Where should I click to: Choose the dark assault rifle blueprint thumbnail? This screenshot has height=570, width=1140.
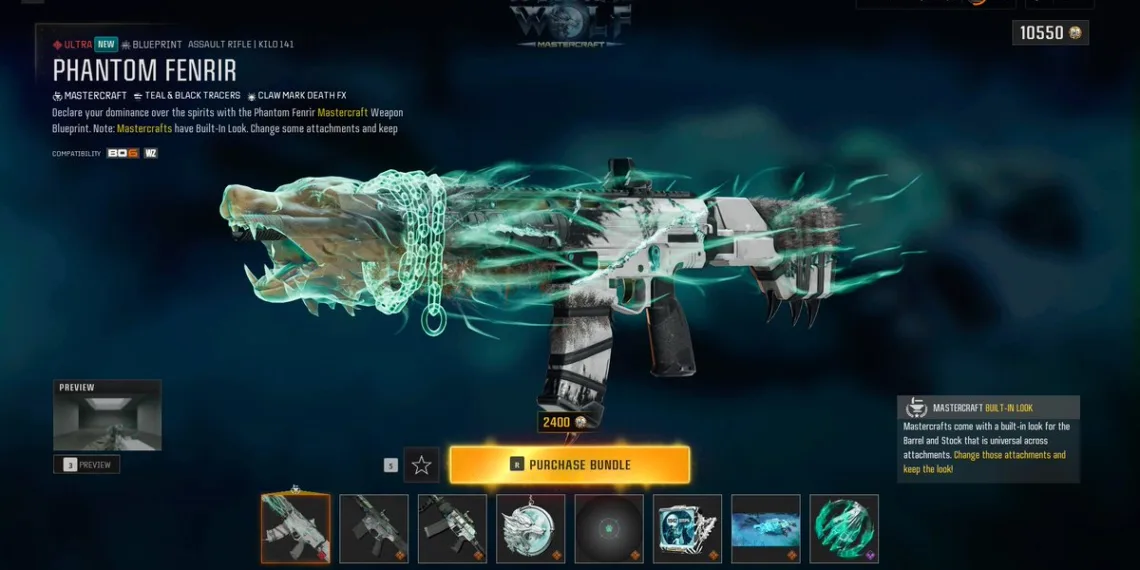(374, 528)
